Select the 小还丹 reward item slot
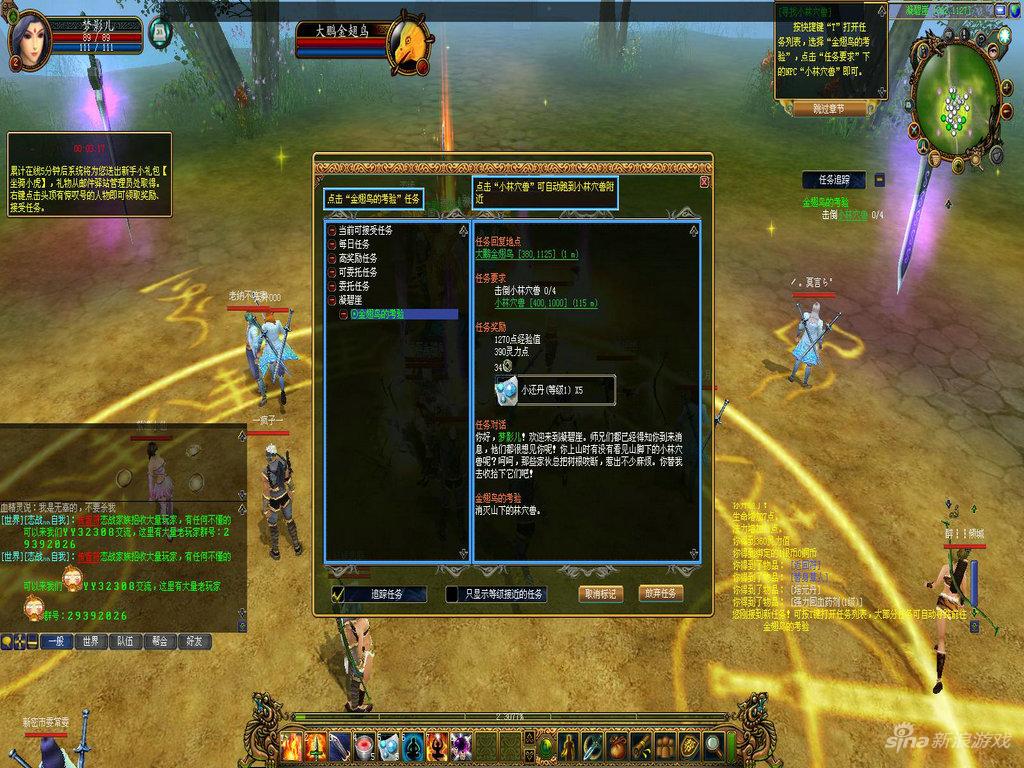Image resolution: width=1024 pixels, height=768 pixels. [507, 390]
